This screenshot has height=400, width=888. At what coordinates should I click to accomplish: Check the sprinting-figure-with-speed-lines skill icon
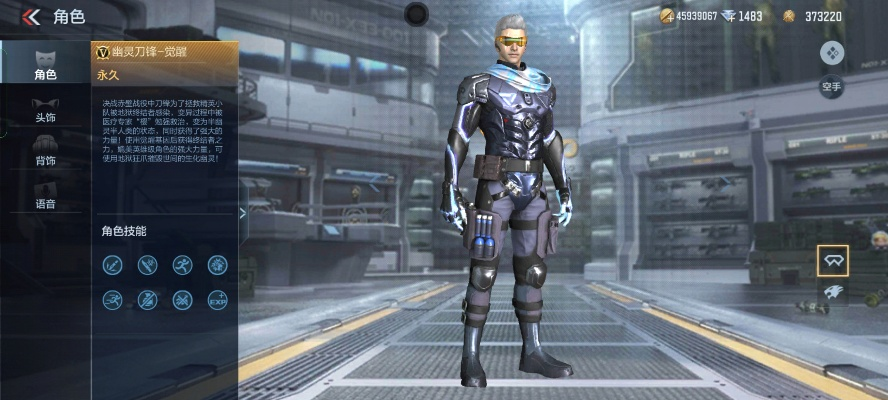(x=113, y=299)
